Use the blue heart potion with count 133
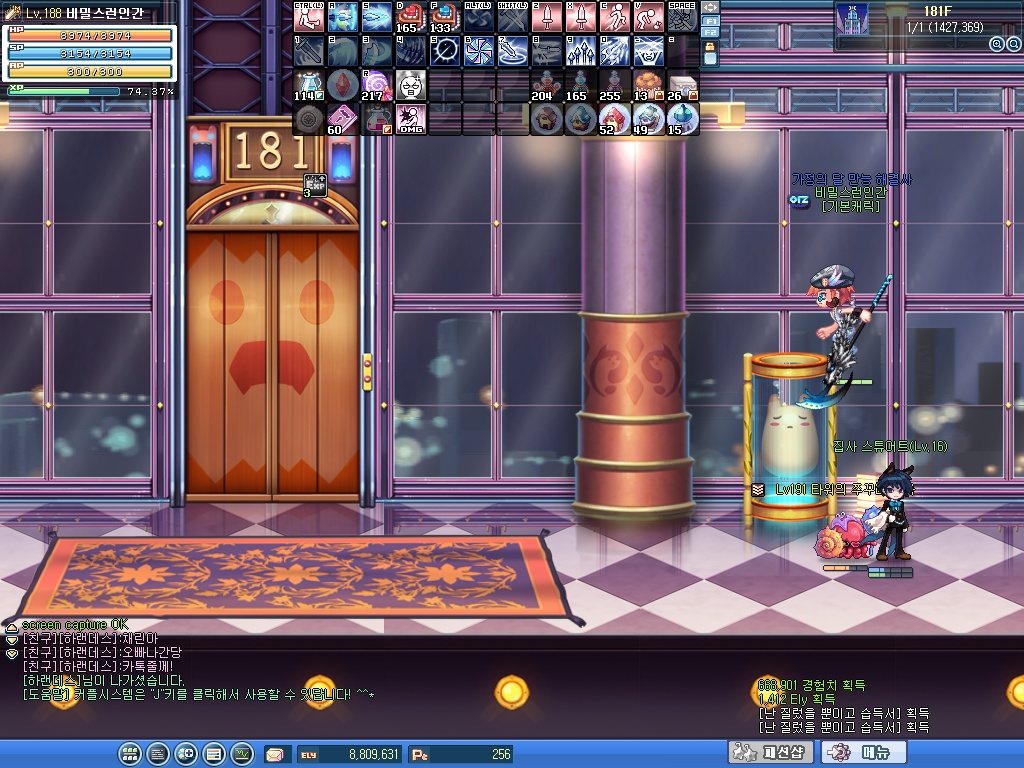The image size is (1024, 768). pyautogui.click(x=444, y=17)
